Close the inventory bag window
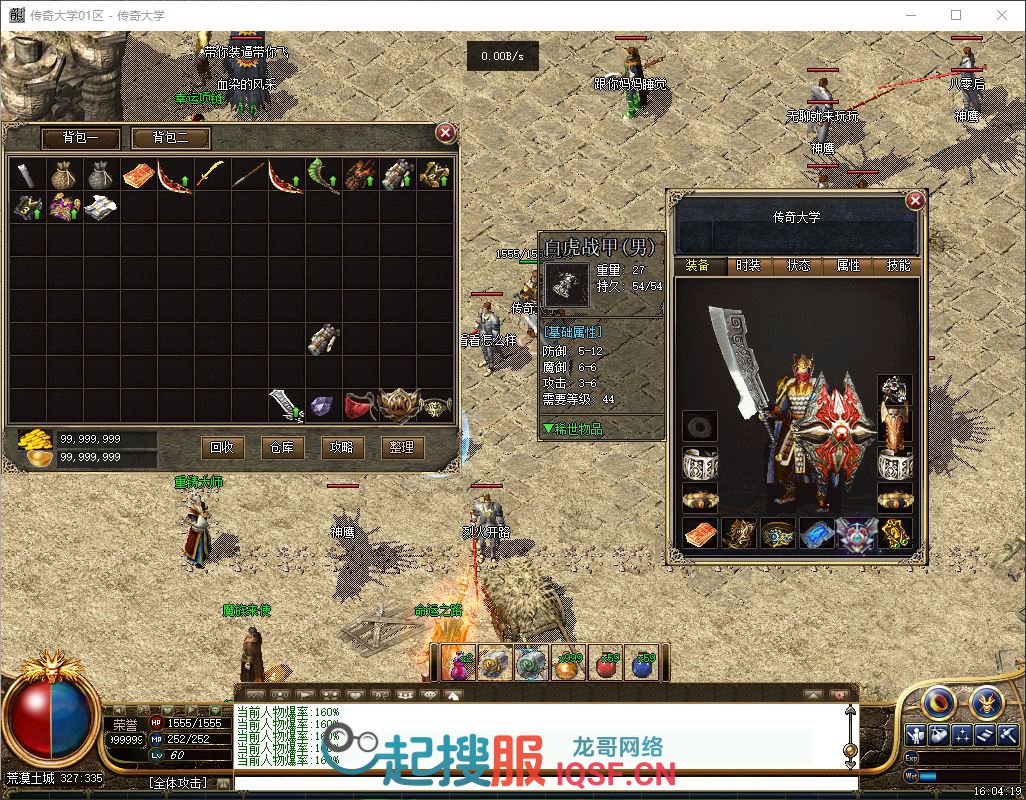The width and height of the screenshot is (1026, 800). pos(446,132)
